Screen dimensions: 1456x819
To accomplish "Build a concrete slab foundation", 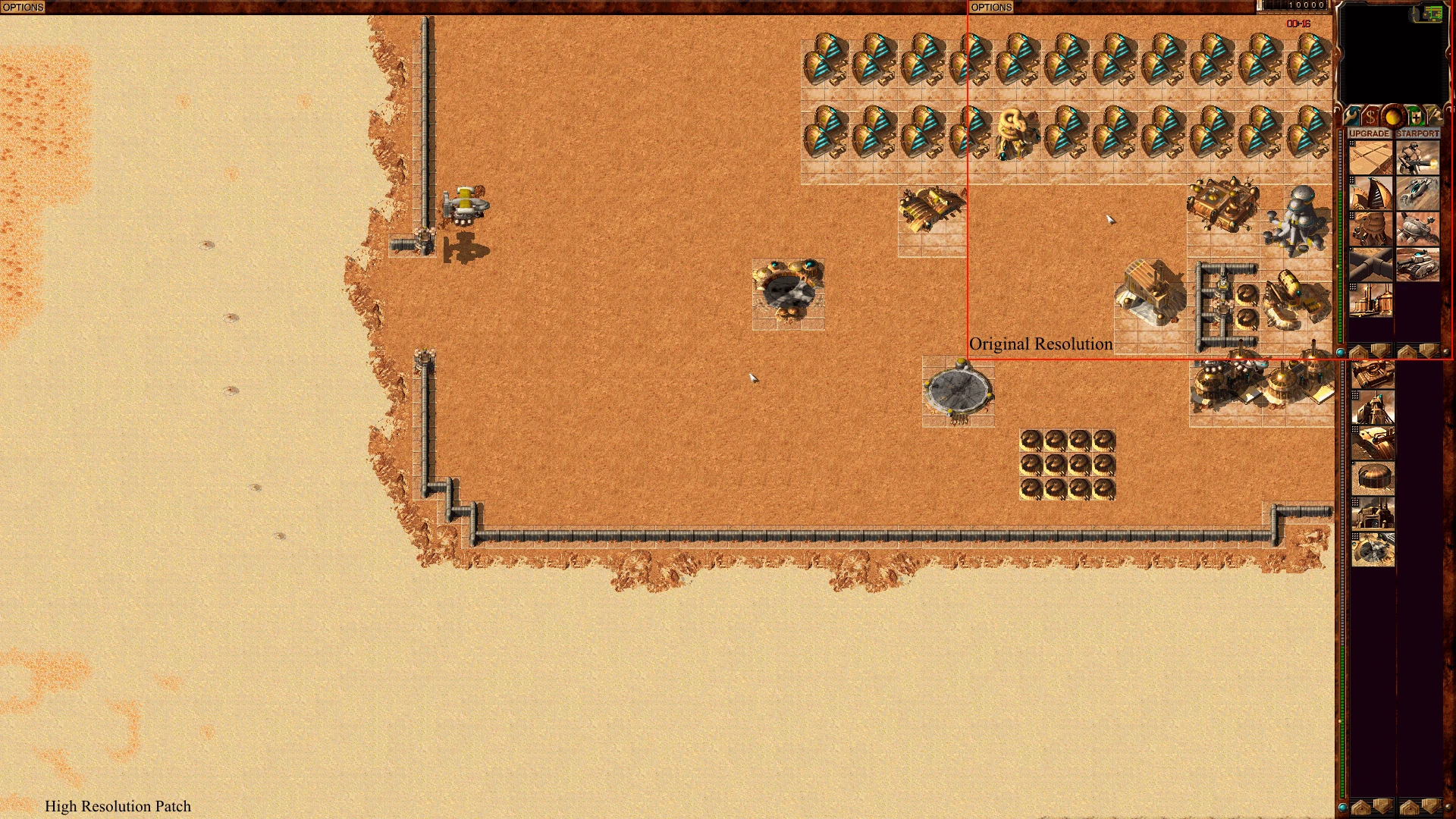I will 1372,158.
